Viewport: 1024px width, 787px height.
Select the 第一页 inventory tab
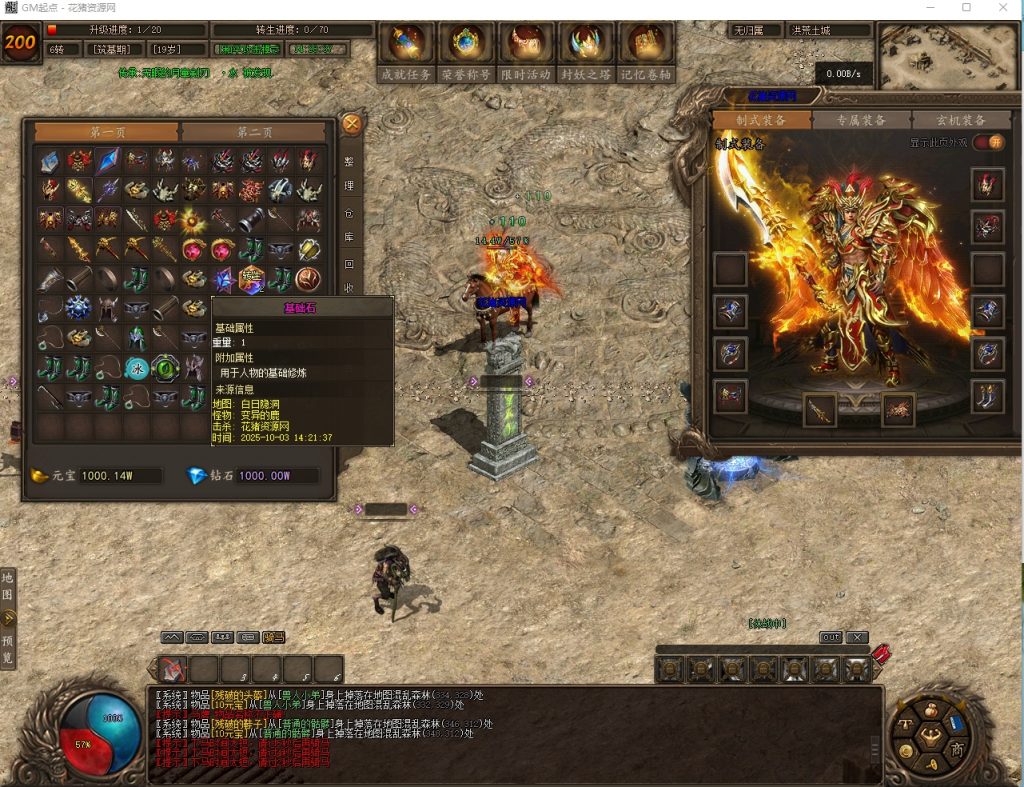click(107, 132)
